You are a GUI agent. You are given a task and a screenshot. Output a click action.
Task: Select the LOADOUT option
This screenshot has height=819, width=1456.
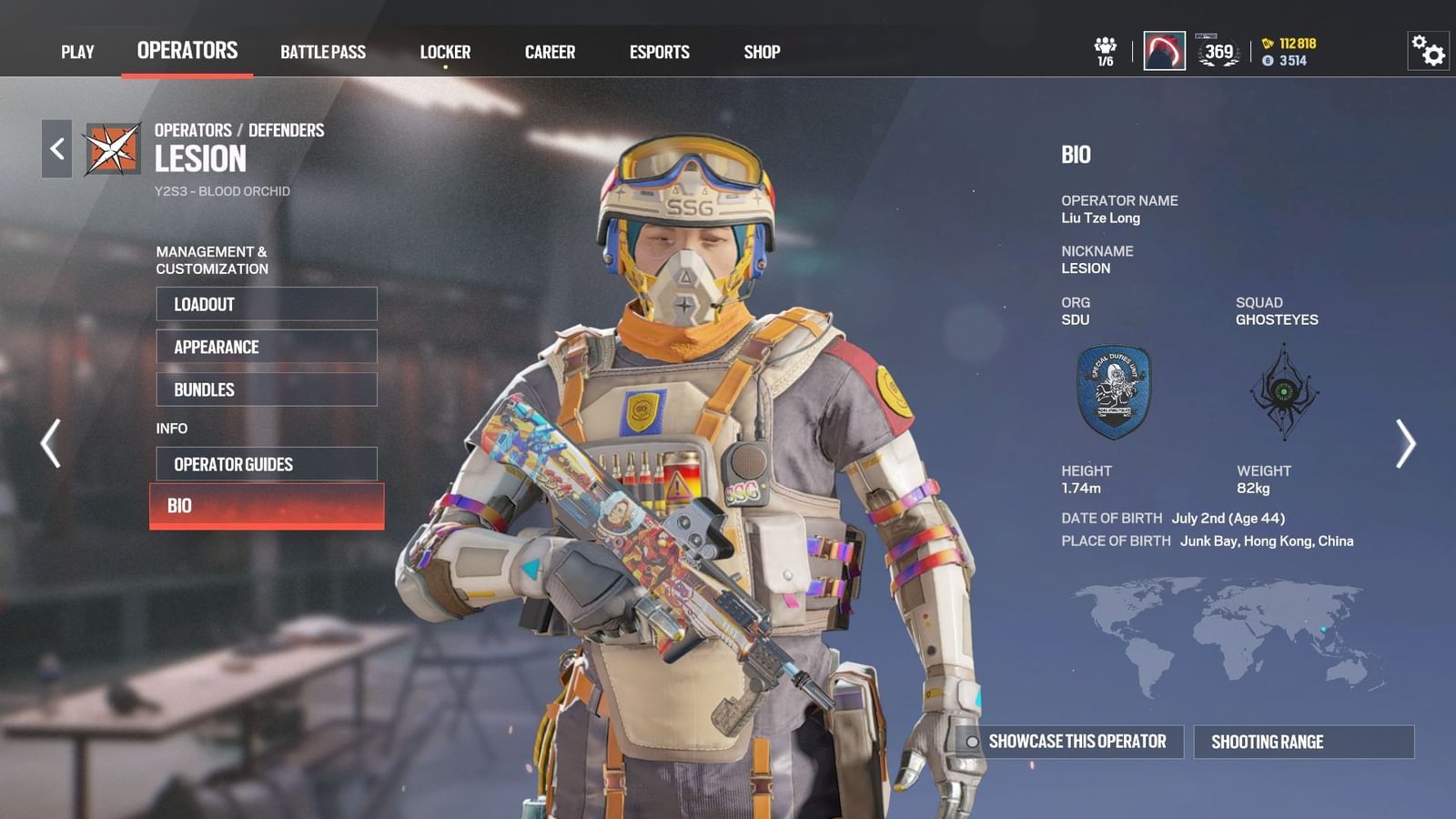click(x=266, y=304)
